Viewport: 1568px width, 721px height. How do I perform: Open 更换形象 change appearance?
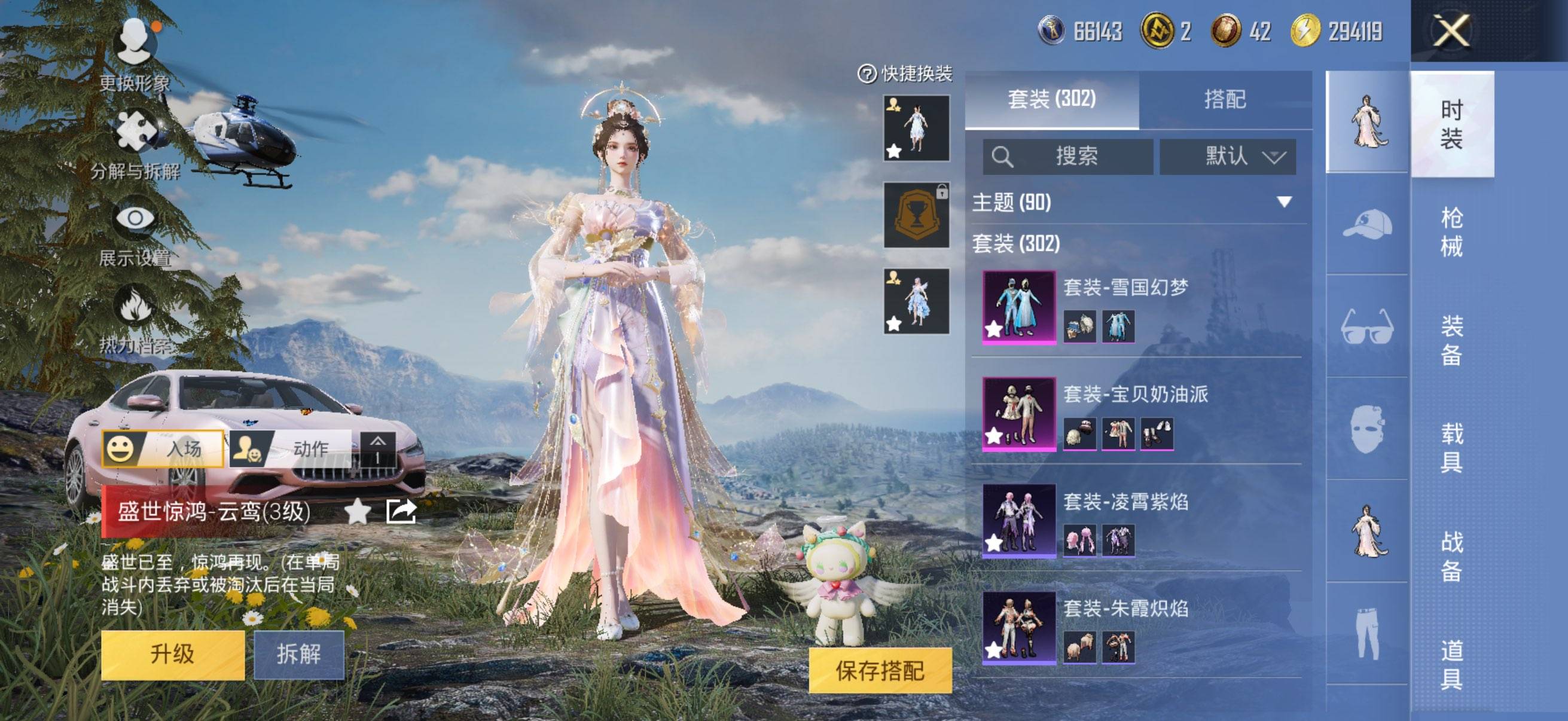pos(135,55)
